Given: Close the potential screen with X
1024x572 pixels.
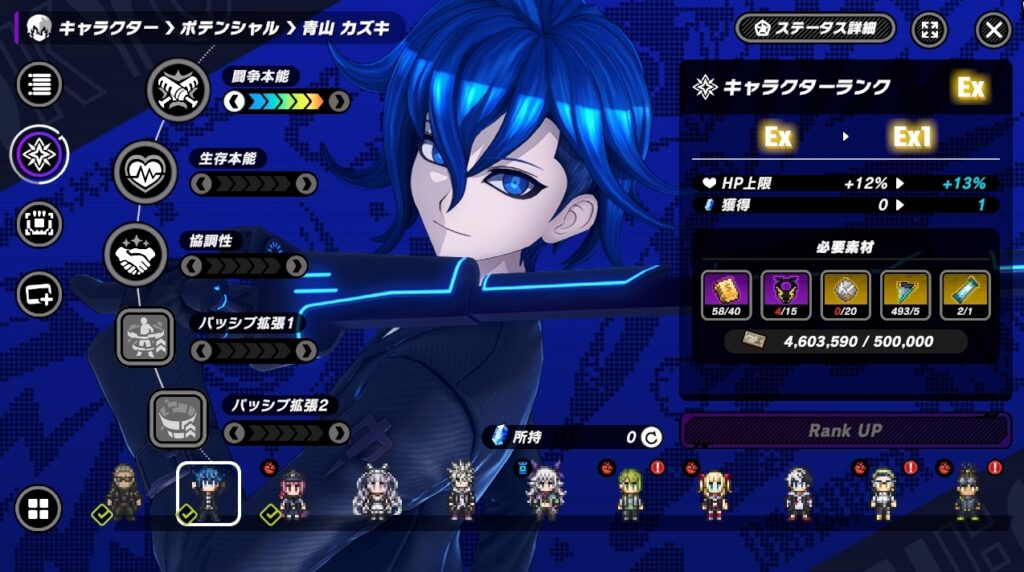Looking at the screenshot, I should 993,30.
